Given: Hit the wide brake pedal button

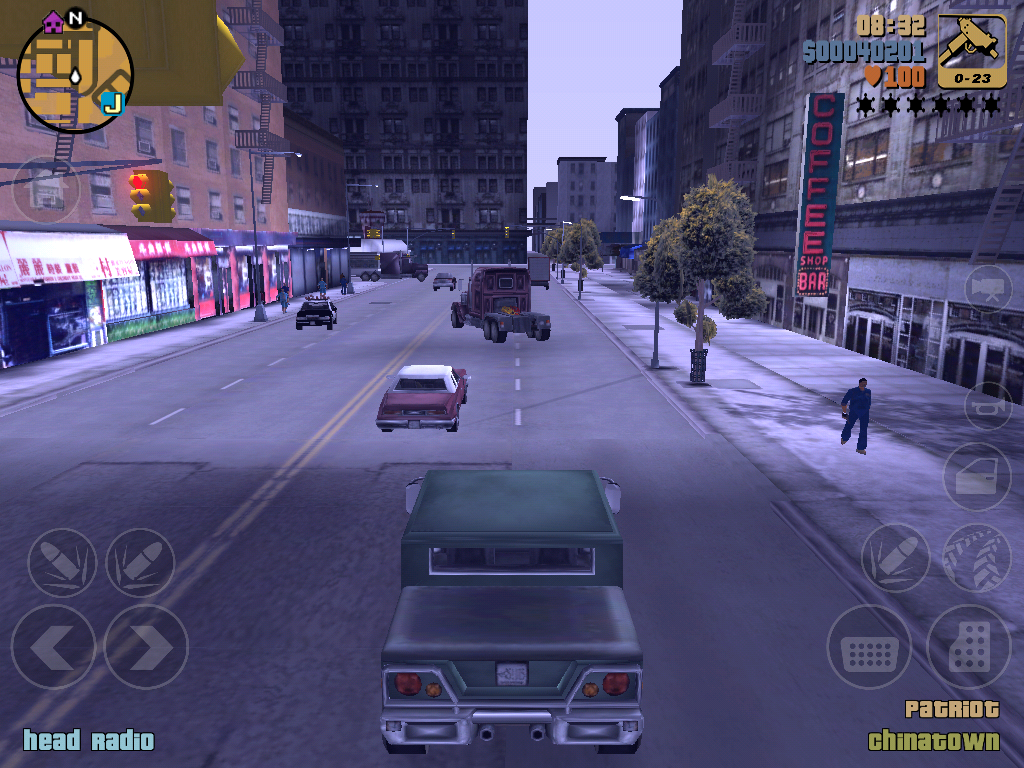Looking at the screenshot, I should click(869, 647).
